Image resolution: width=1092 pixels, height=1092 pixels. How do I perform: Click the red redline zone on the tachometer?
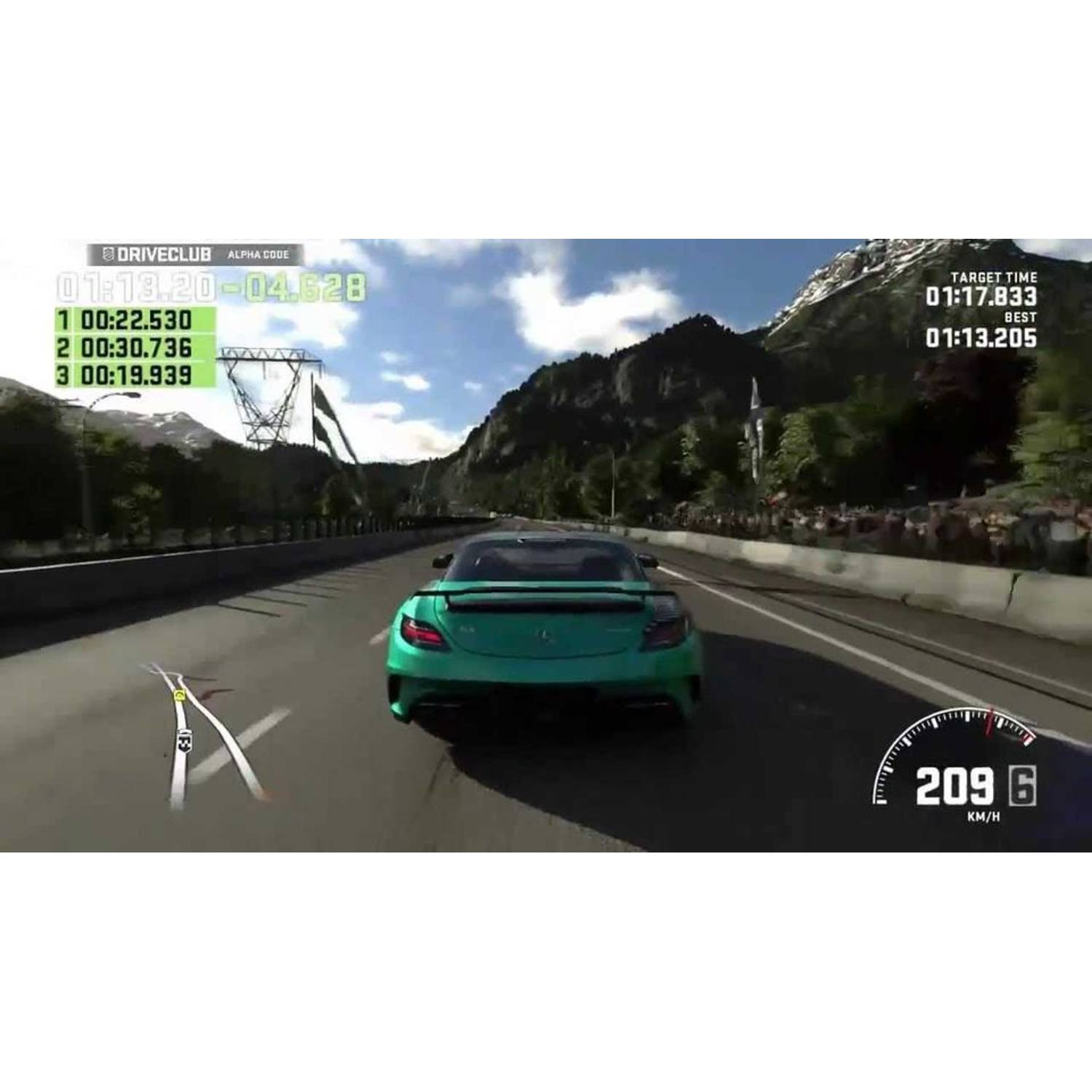[1026, 739]
